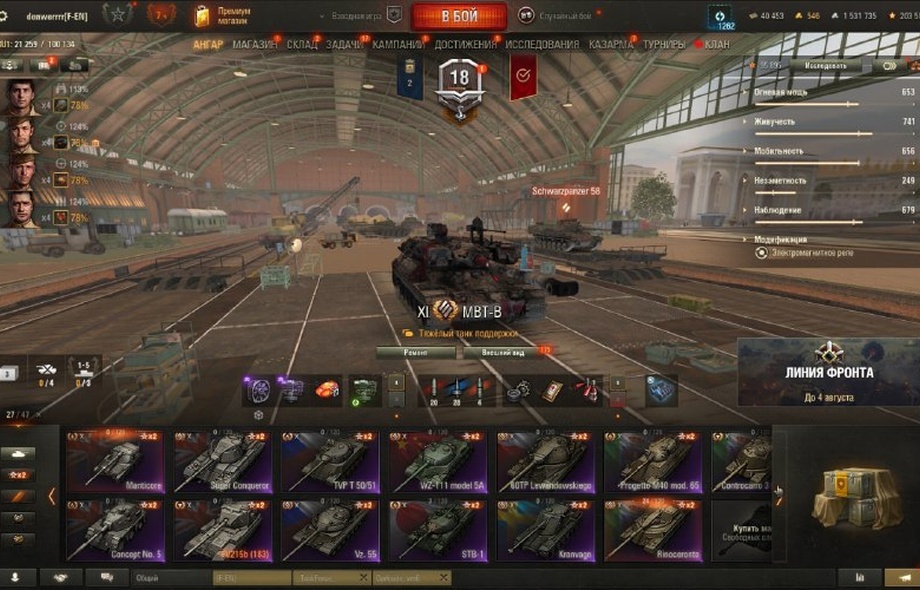Open the Внешний вид customization button
This screenshot has width=920, height=590.
pos(502,353)
